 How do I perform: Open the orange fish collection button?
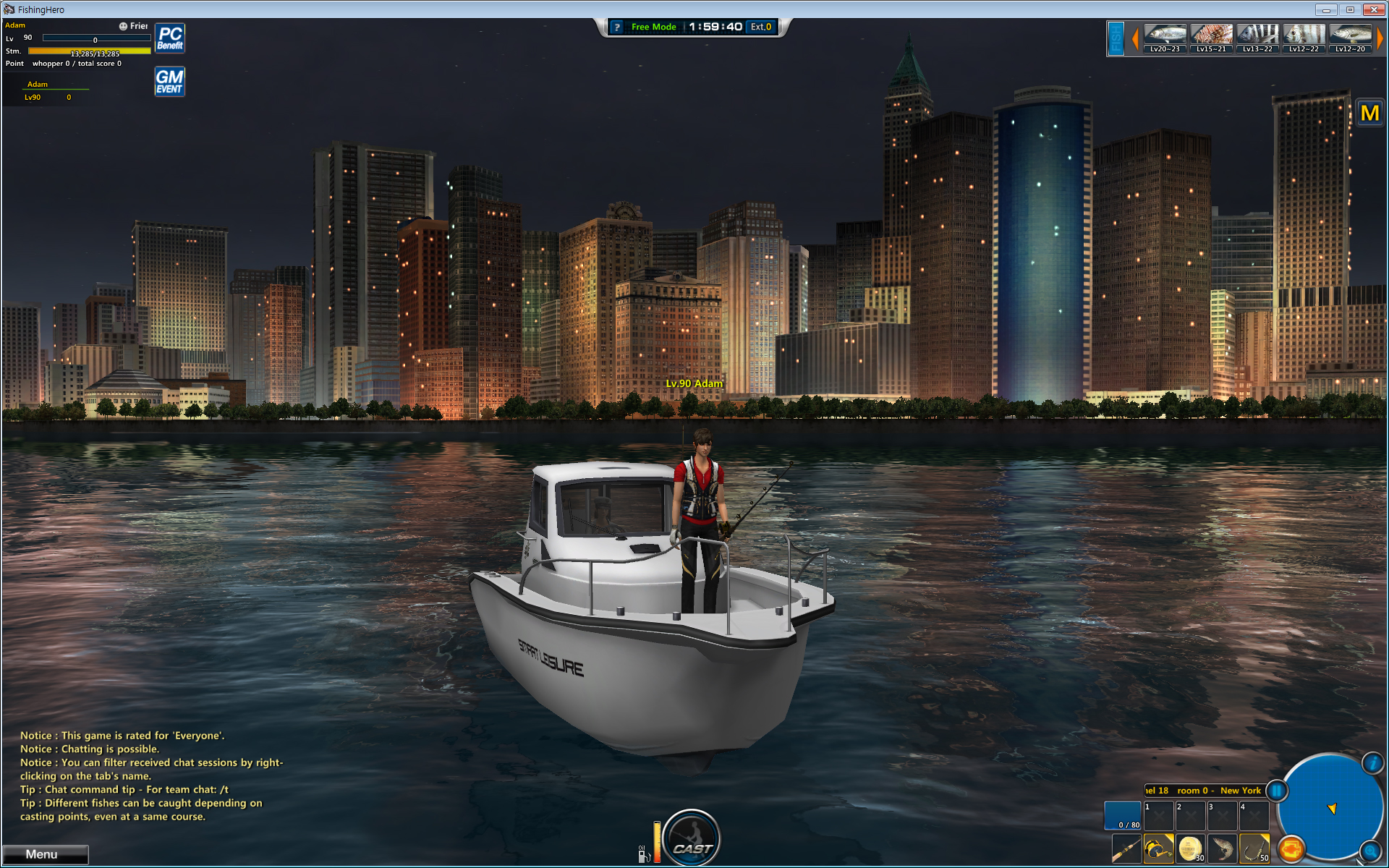[1291, 848]
